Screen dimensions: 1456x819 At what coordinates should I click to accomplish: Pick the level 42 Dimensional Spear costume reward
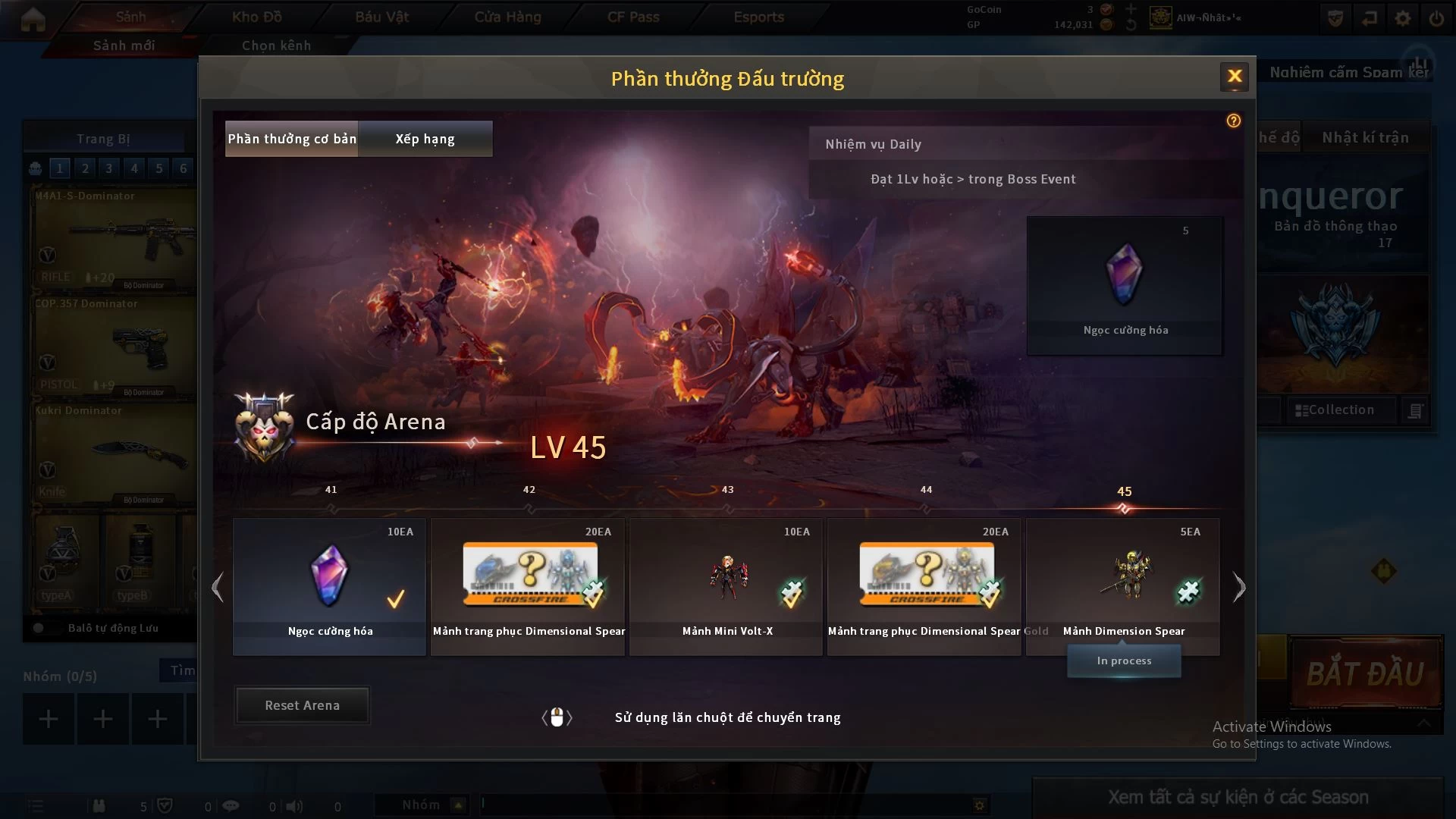click(x=529, y=585)
